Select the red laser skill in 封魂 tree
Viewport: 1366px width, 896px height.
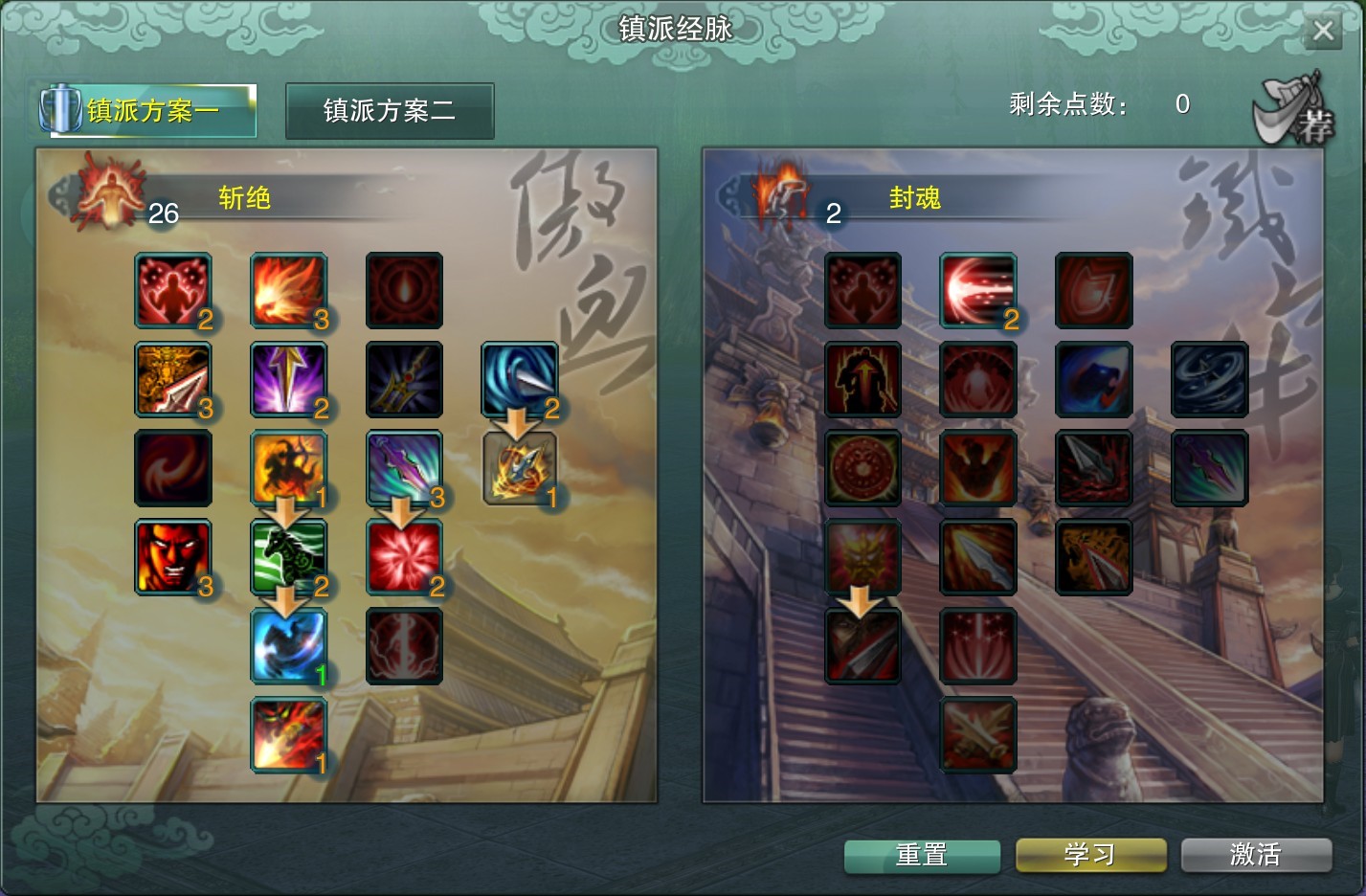(x=977, y=291)
